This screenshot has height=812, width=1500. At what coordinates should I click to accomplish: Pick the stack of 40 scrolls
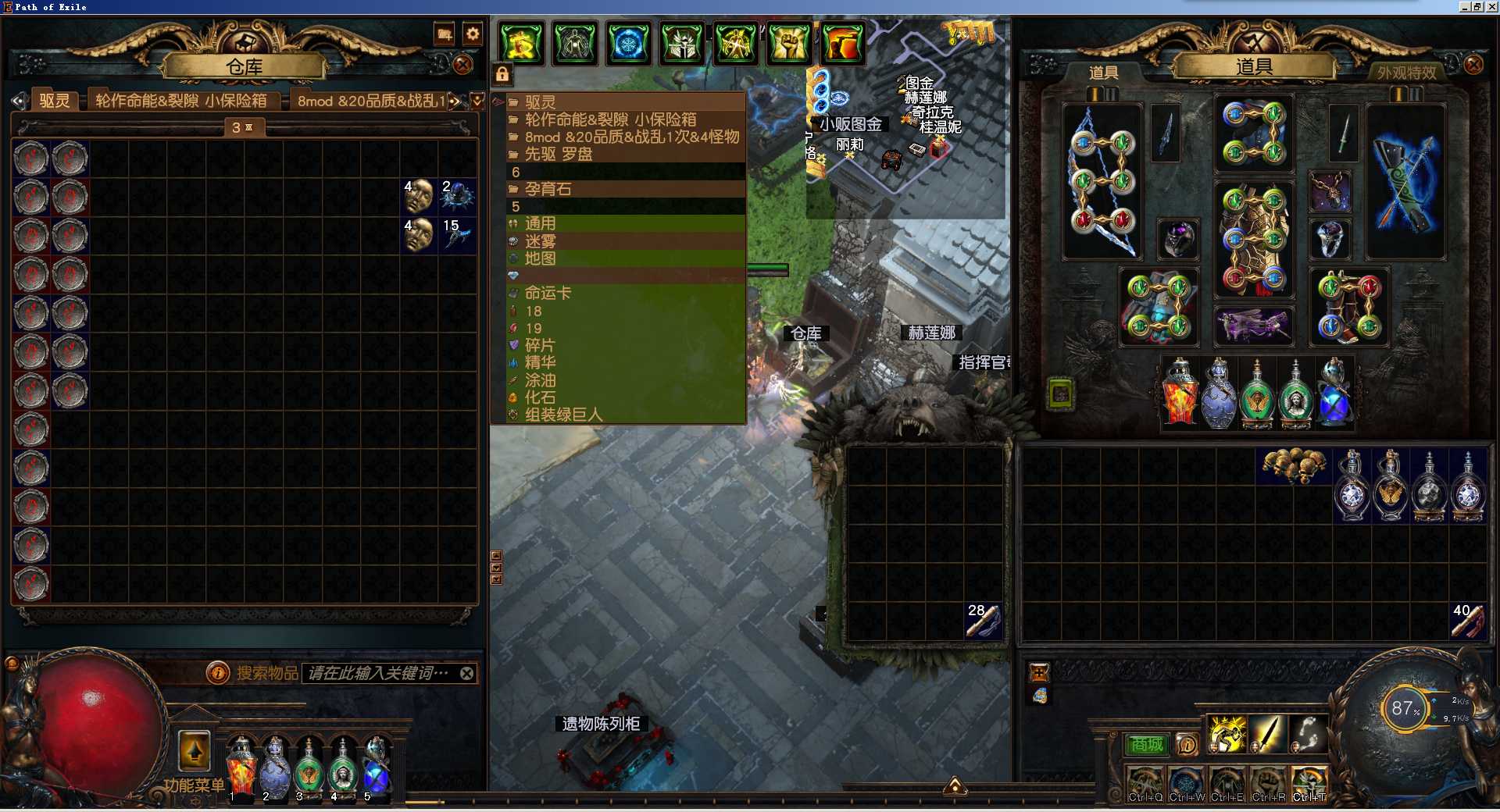point(1468,621)
